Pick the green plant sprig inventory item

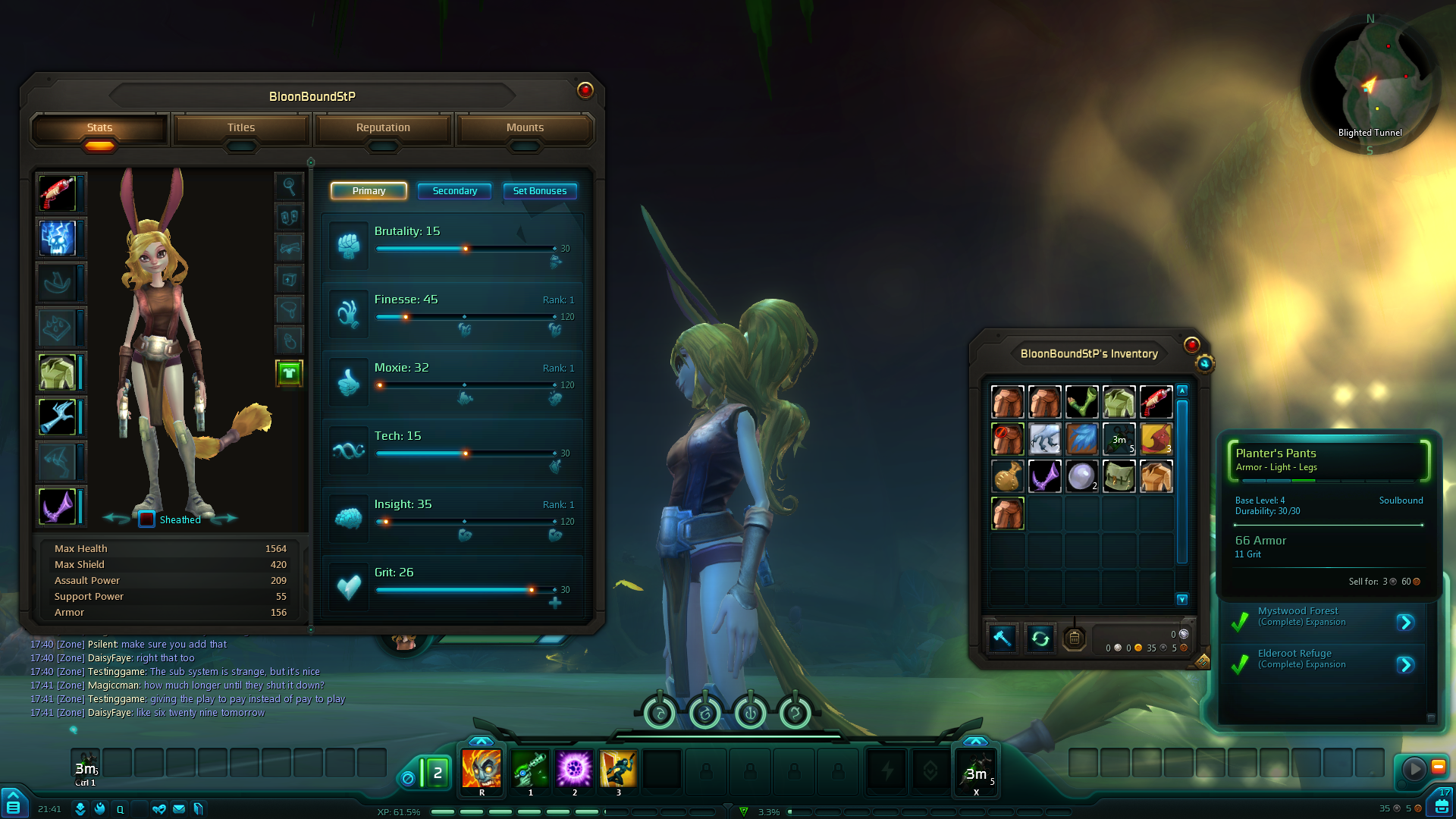(x=1081, y=402)
